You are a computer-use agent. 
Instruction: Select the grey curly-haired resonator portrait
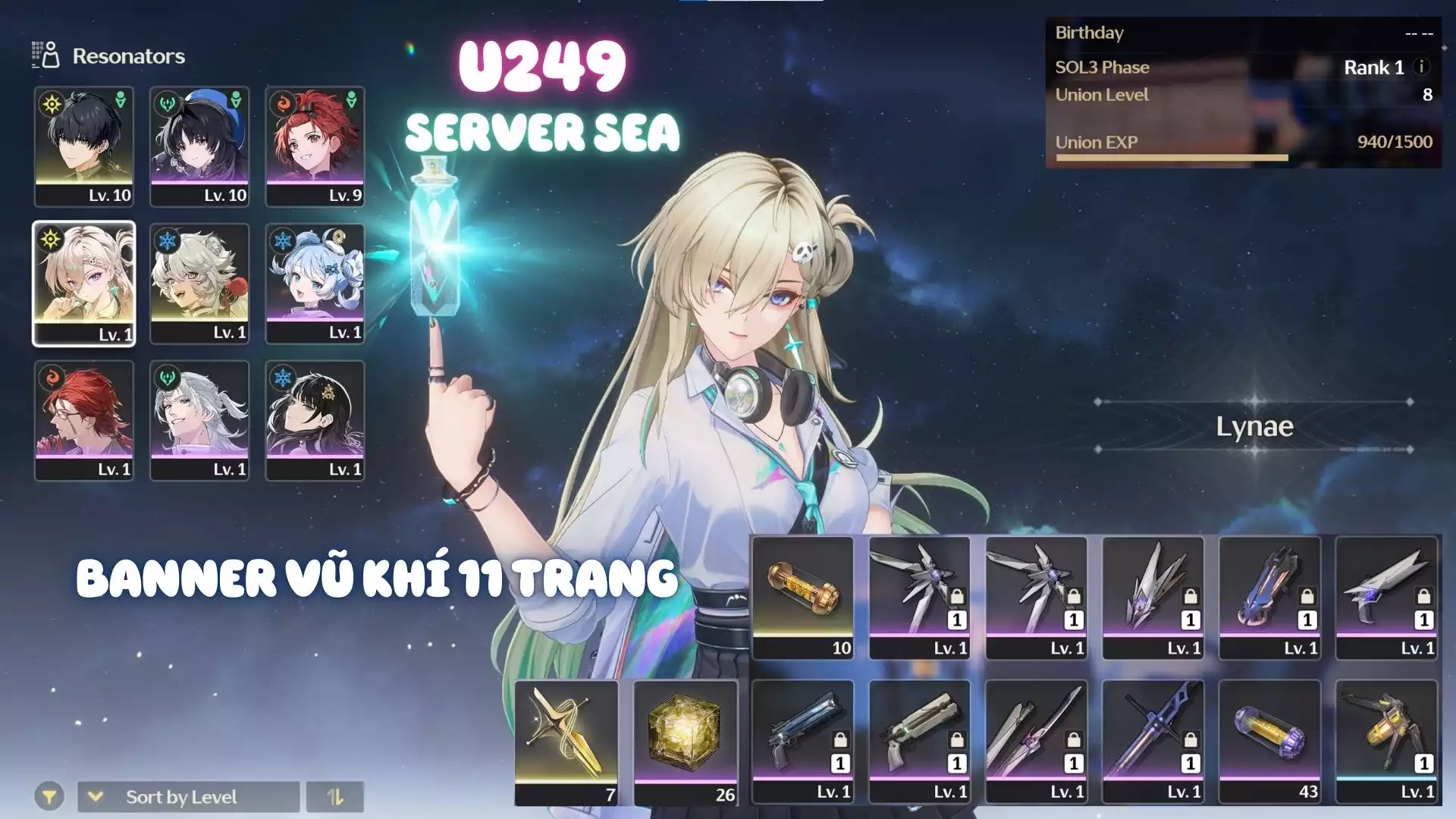coord(199,284)
